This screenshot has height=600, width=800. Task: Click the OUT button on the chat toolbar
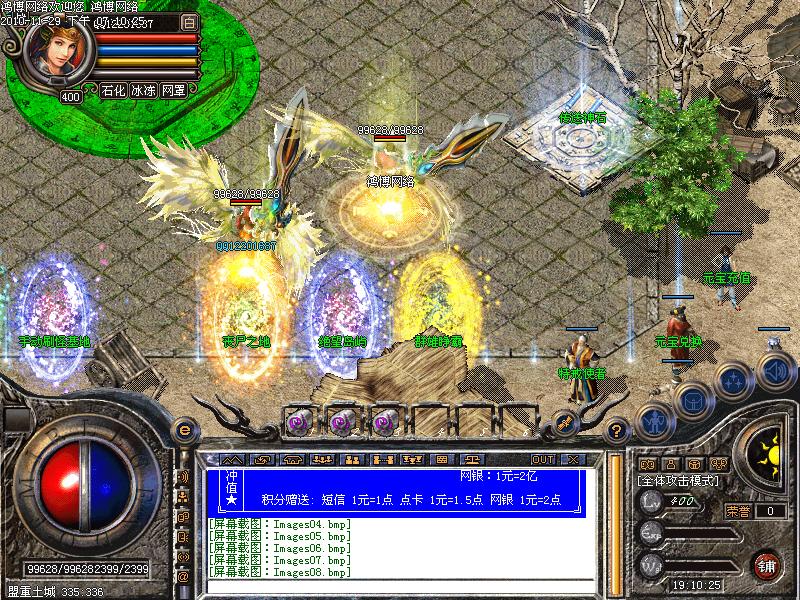click(x=542, y=460)
